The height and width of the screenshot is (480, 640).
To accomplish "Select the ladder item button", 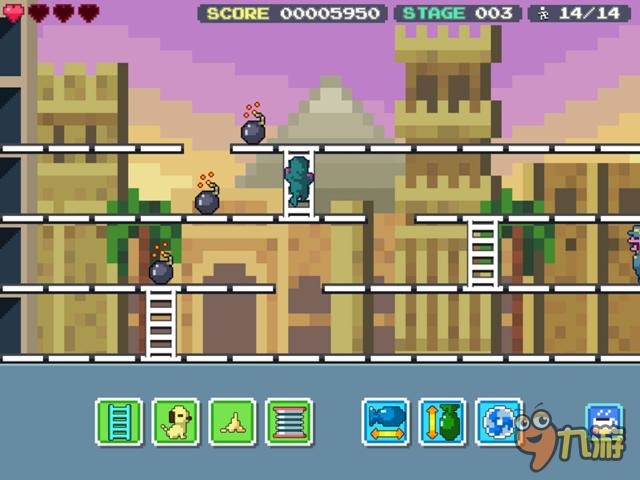I will pyautogui.click(x=119, y=421).
